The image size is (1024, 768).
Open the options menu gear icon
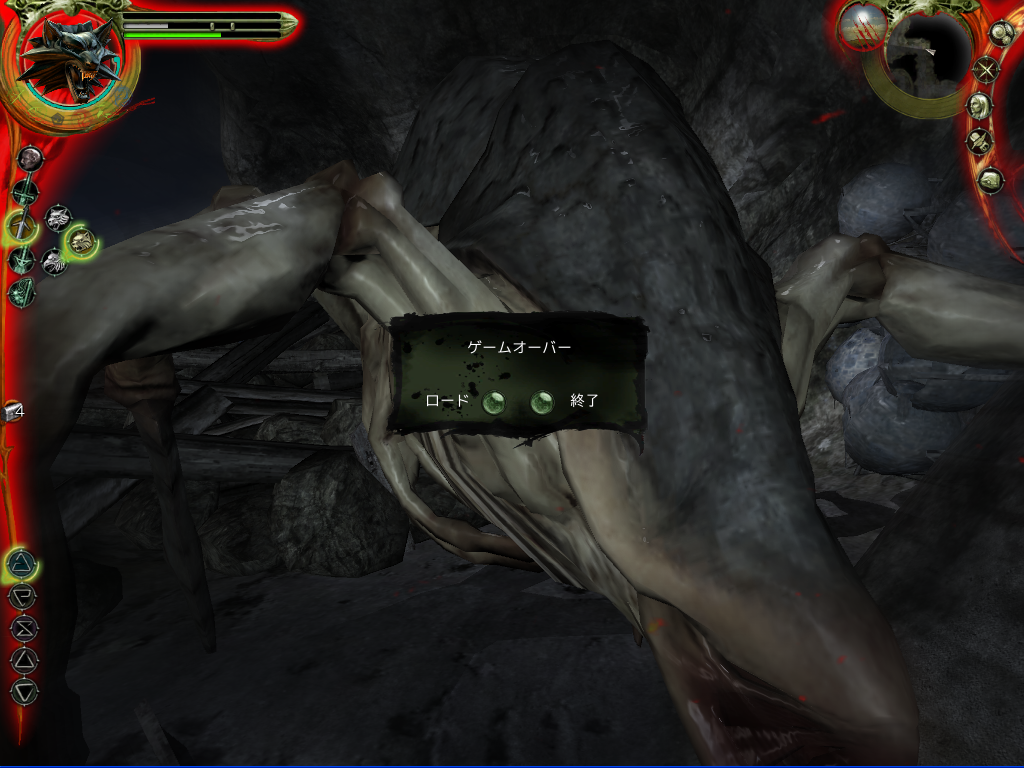[x=1002, y=32]
